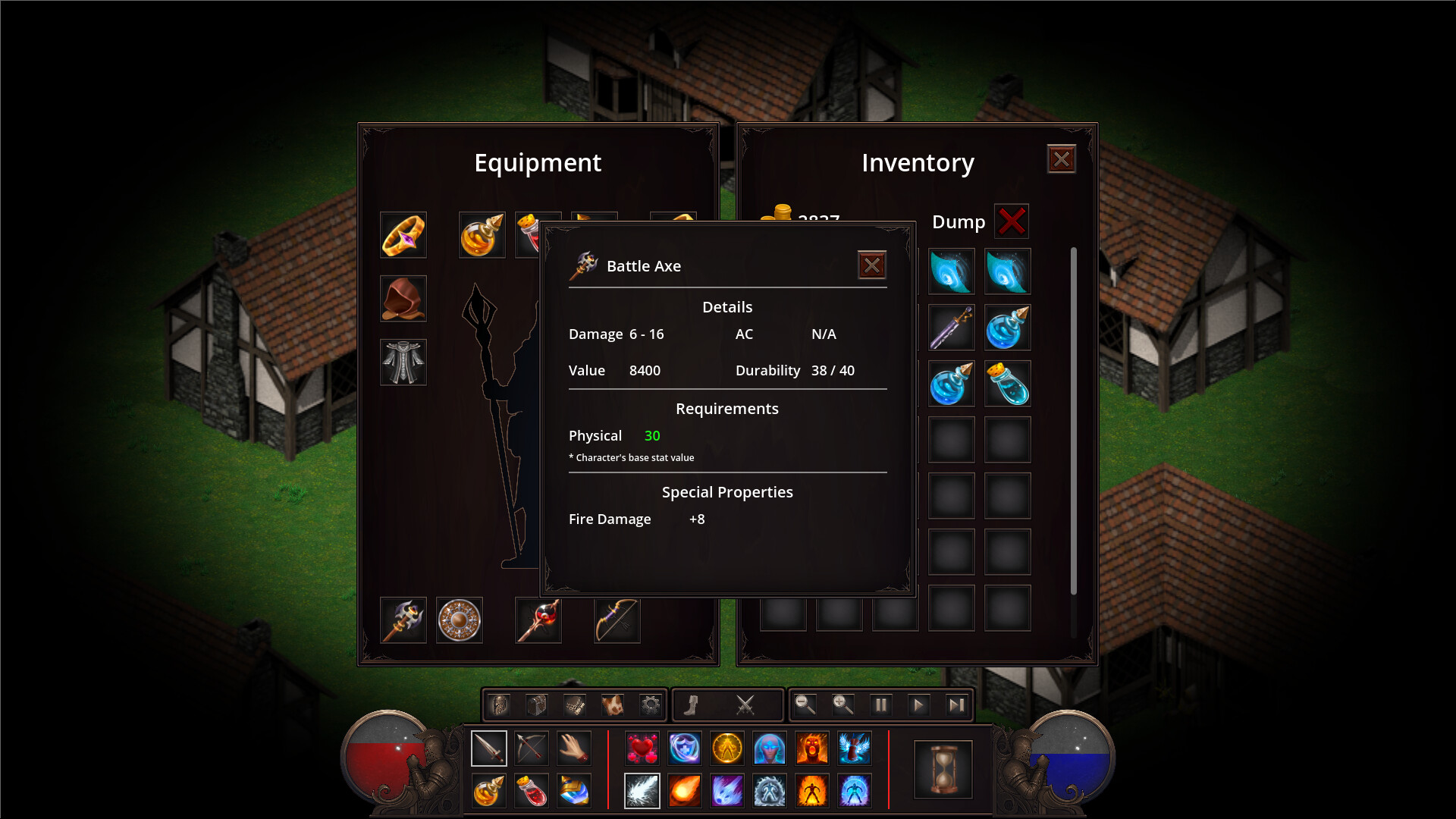Select the walk mode boot icon
This screenshot has height=819, width=1456.
(691, 705)
